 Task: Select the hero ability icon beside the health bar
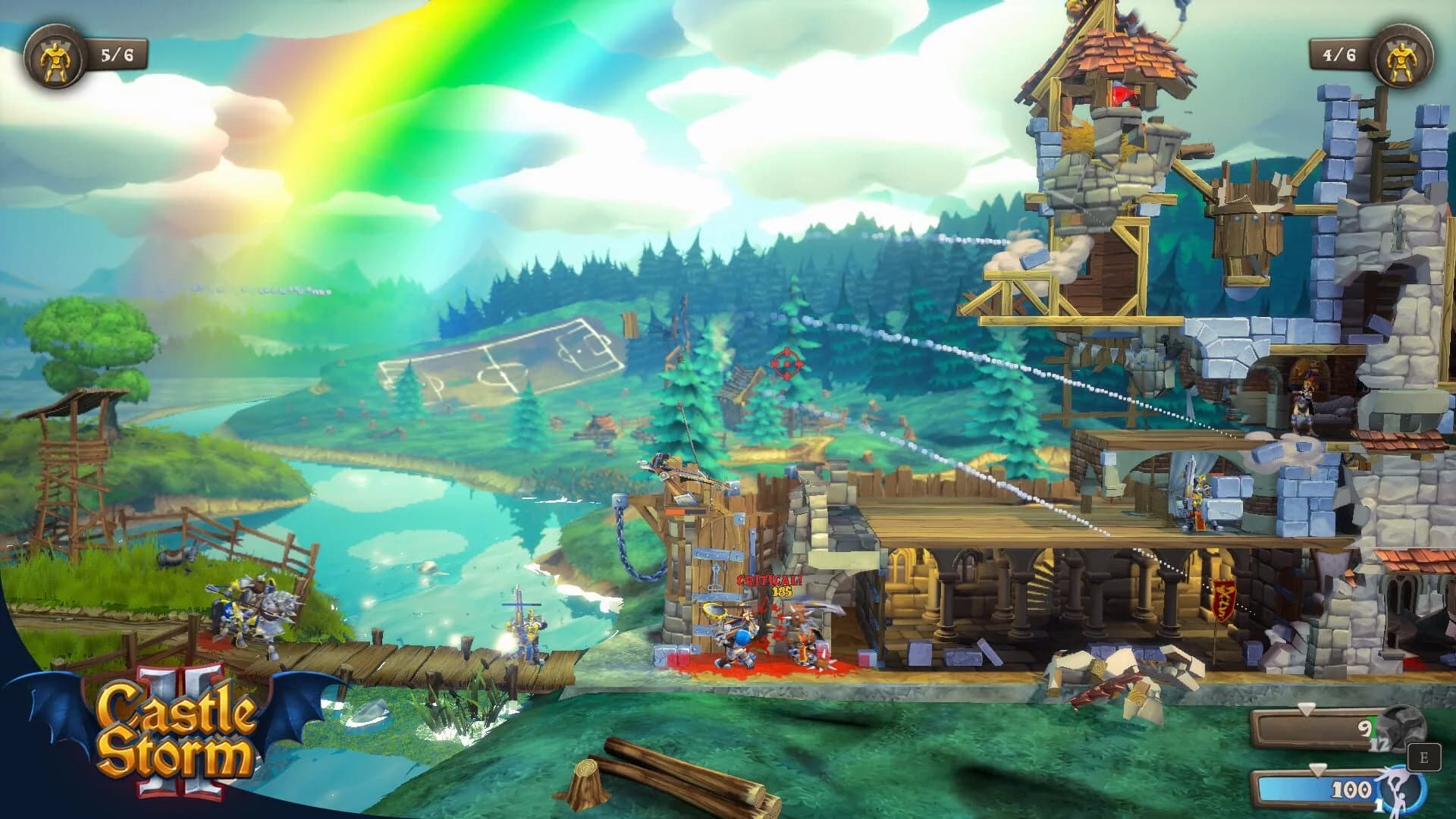click(1403, 791)
